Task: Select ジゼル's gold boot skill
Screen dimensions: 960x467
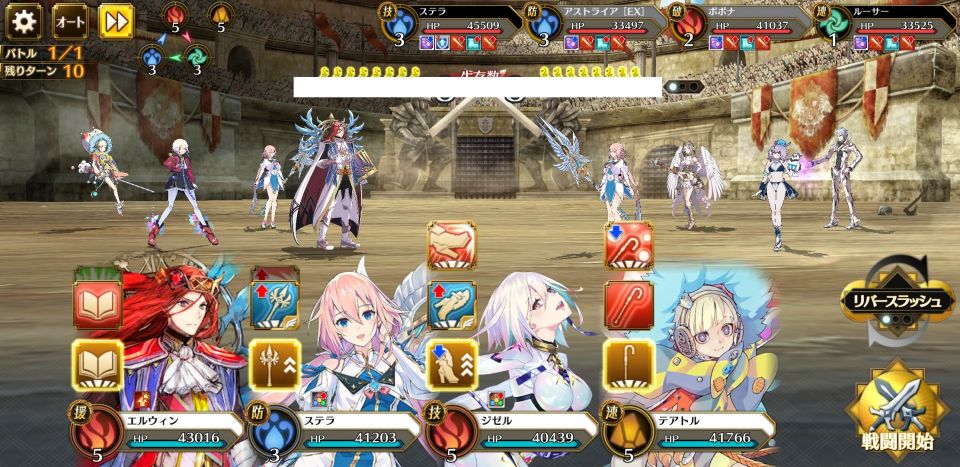Action: click(x=452, y=364)
